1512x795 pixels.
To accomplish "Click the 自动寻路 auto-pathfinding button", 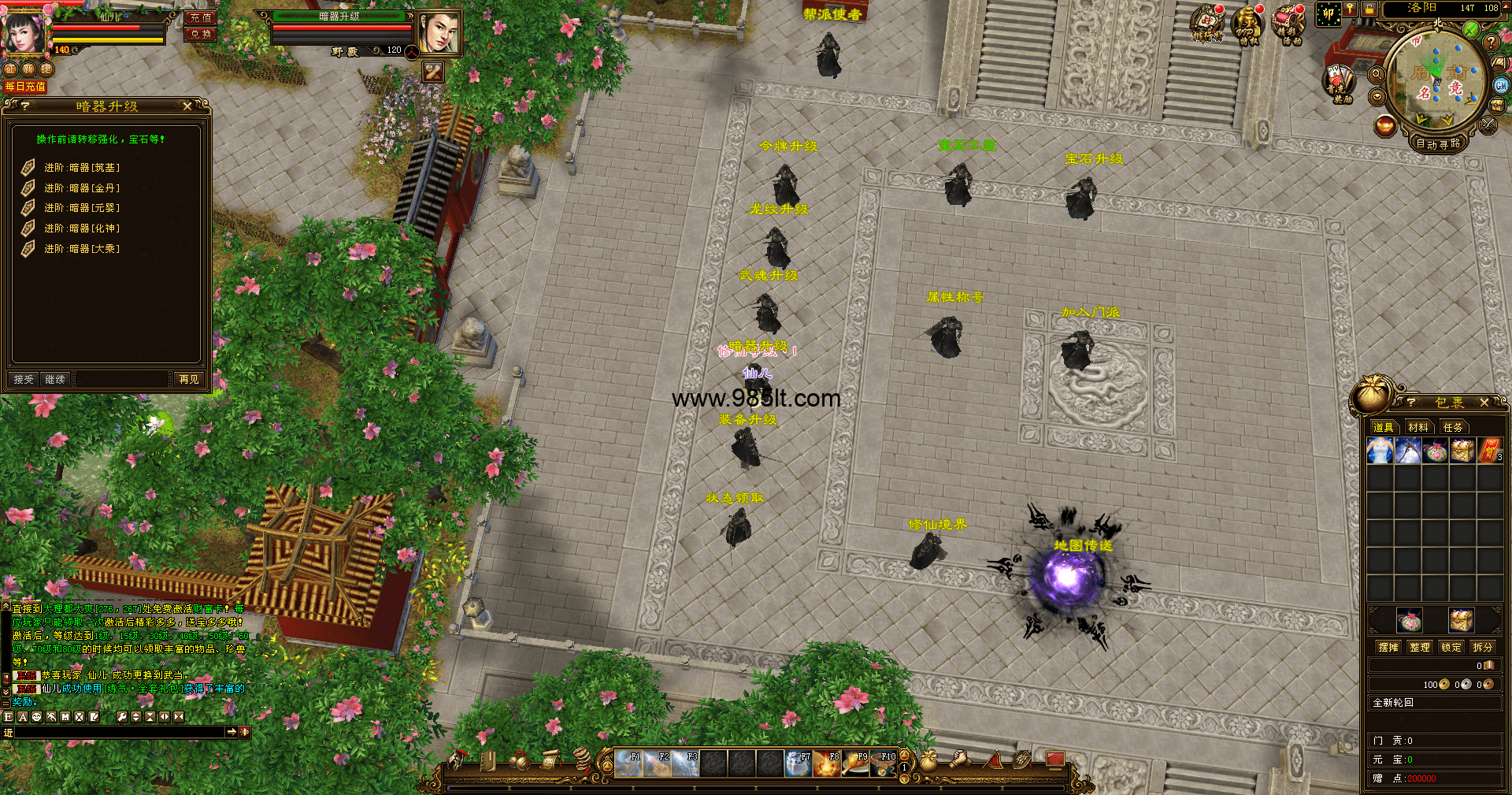I will [1438, 144].
